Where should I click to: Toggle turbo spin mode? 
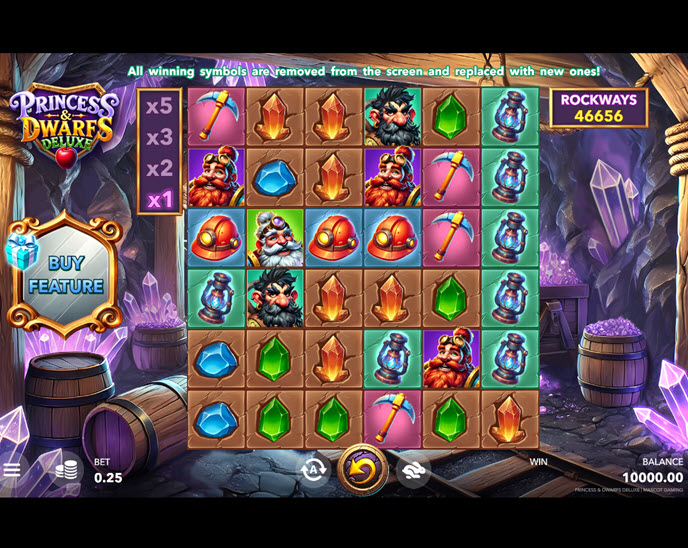(x=412, y=469)
